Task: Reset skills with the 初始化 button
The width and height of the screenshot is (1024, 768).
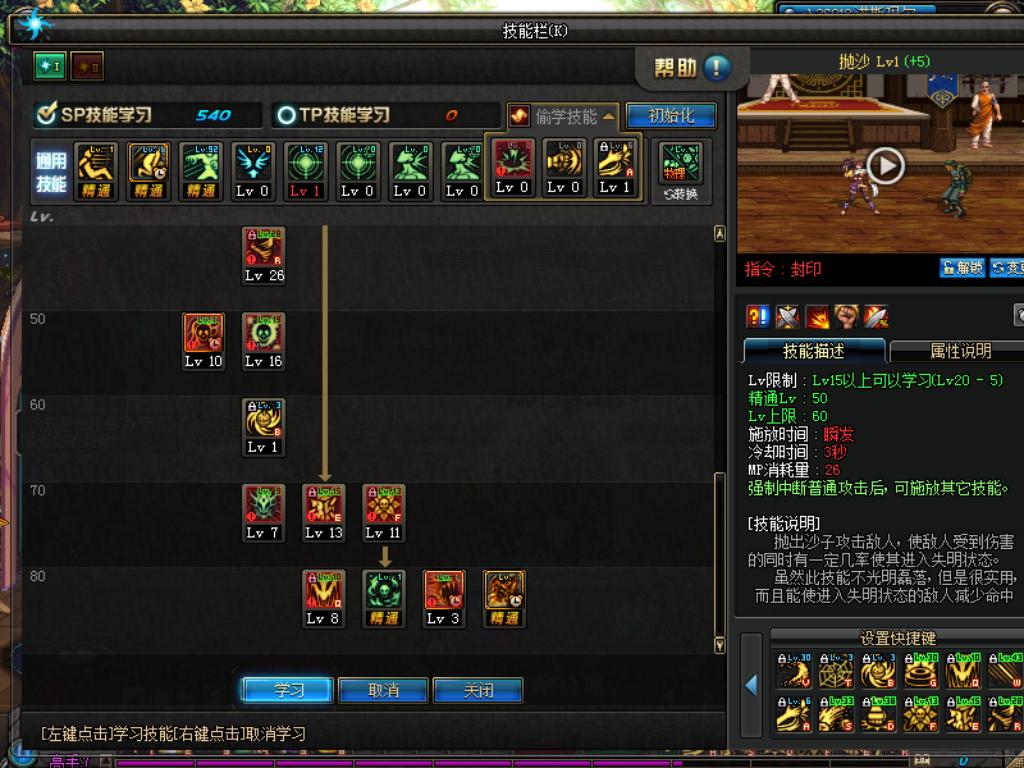Action: [x=671, y=116]
